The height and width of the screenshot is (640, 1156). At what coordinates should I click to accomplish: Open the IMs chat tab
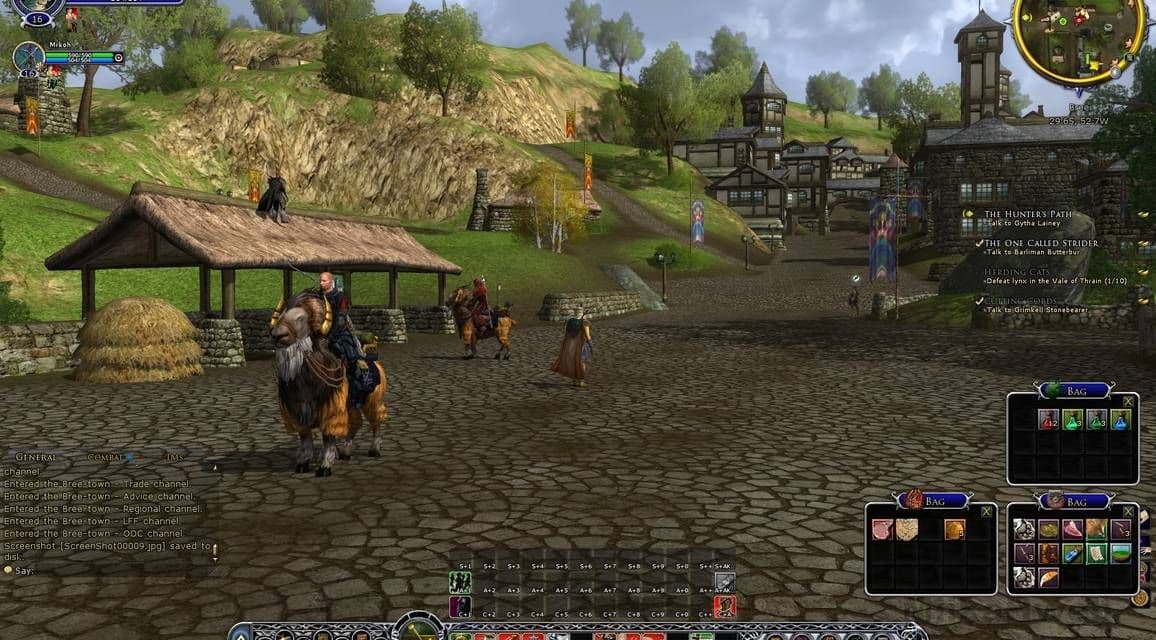tap(175, 457)
